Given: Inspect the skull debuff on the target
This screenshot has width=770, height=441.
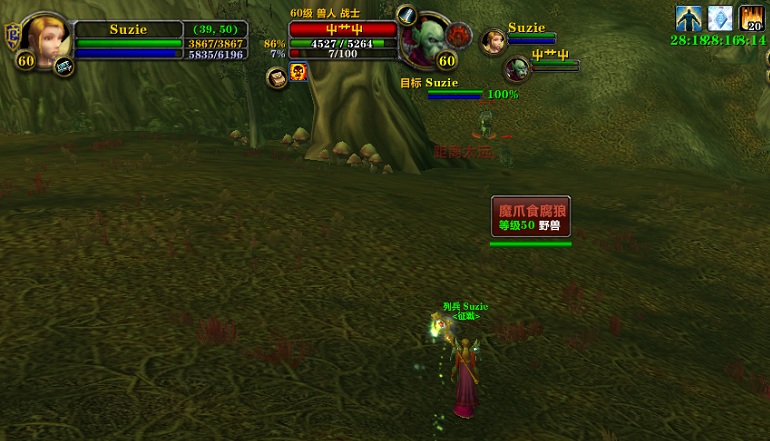Looking at the screenshot, I should click(298, 72).
